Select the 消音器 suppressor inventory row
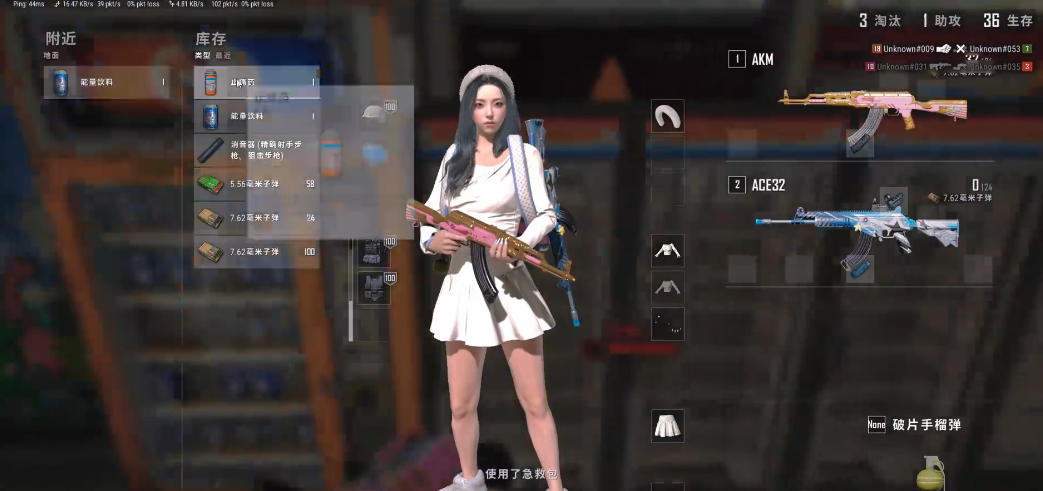This screenshot has width=1043, height=491. [256, 150]
